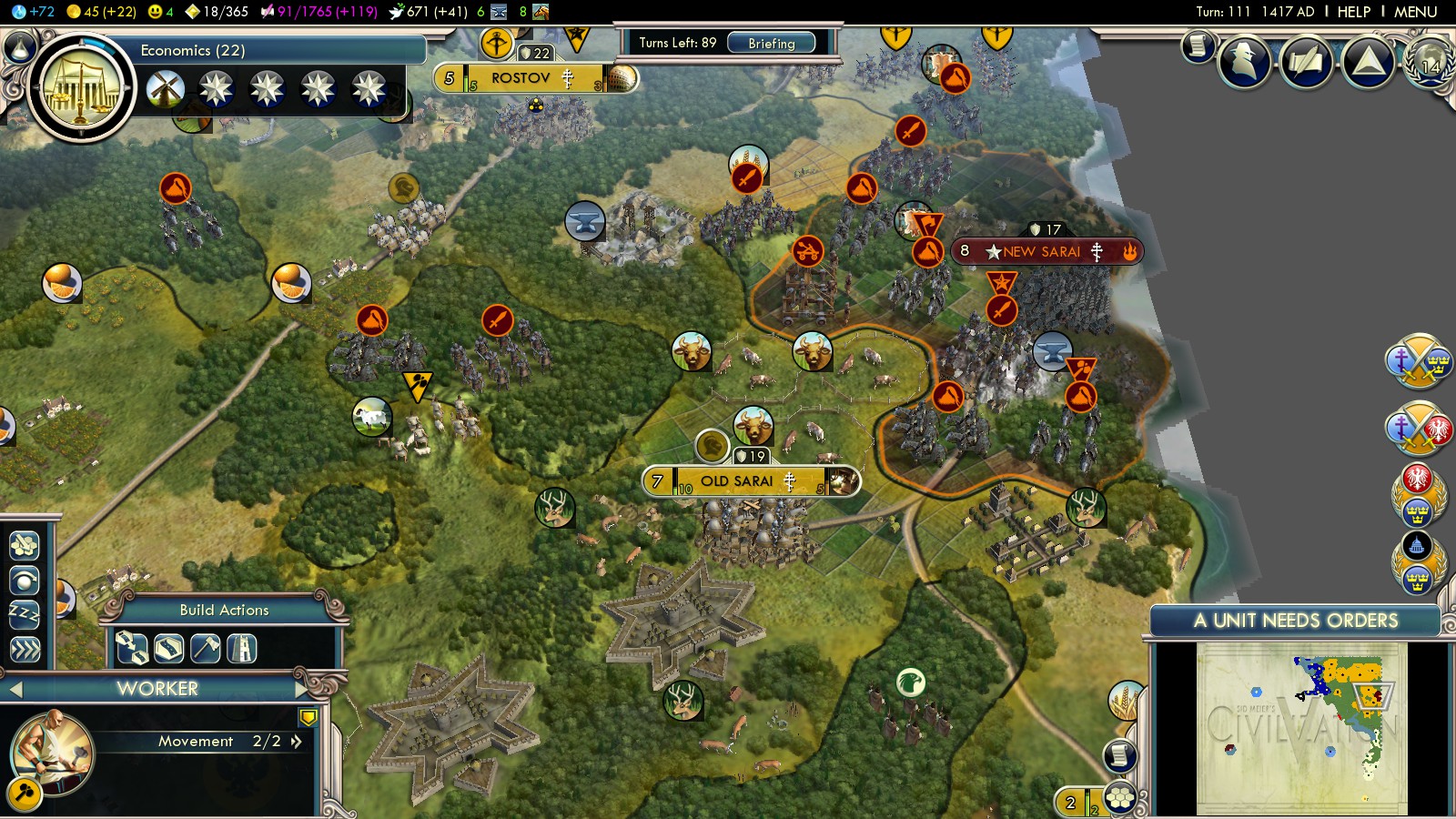Image resolution: width=1456 pixels, height=819 pixels.
Task: Open the diplomacy overview triangle icon
Action: pos(1368,62)
